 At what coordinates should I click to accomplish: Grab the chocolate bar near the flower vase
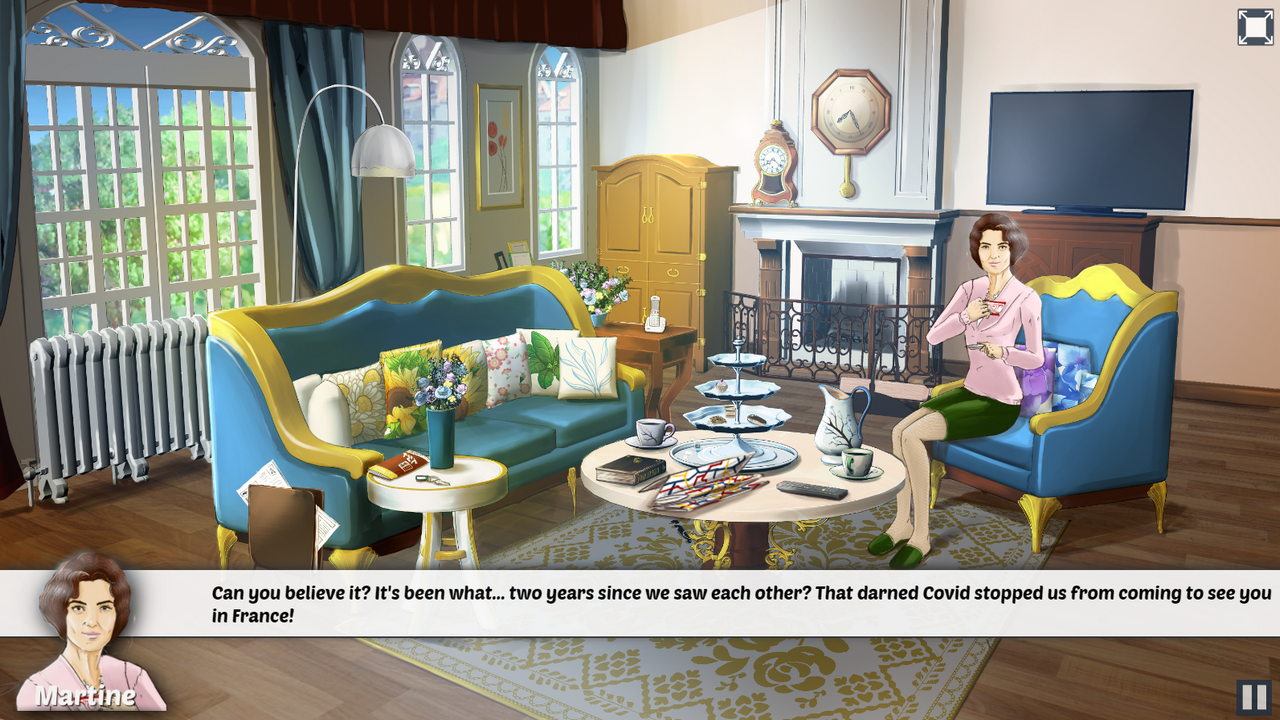pyautogui.click(x=401, y=466)
